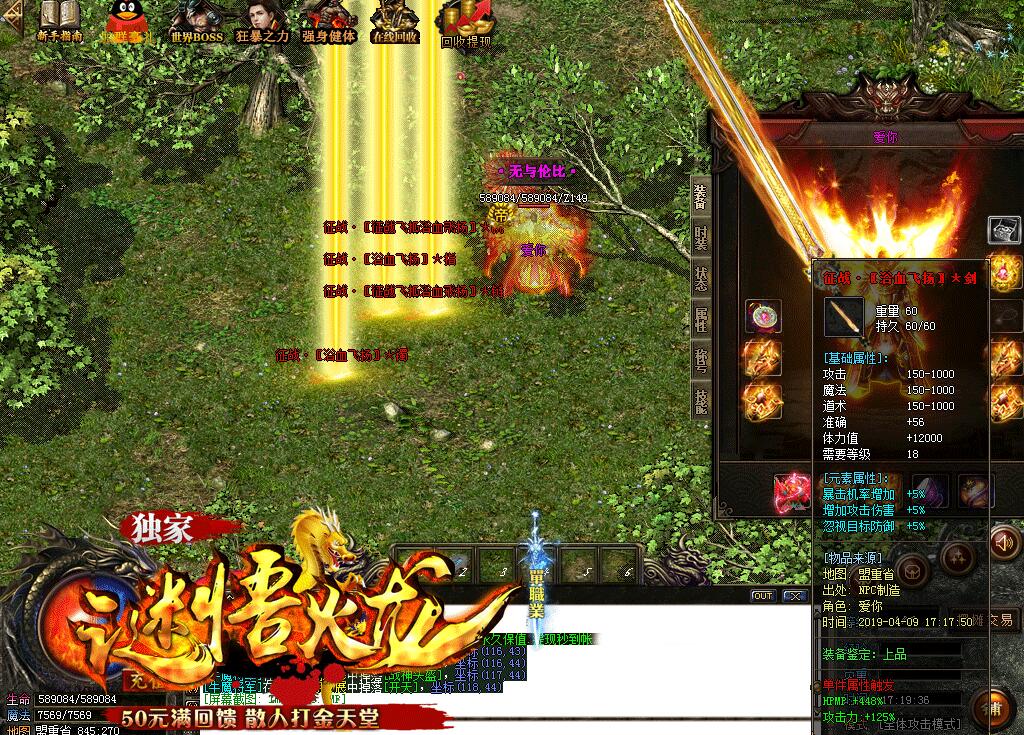Close the chat panel with X button

[795, 596]
